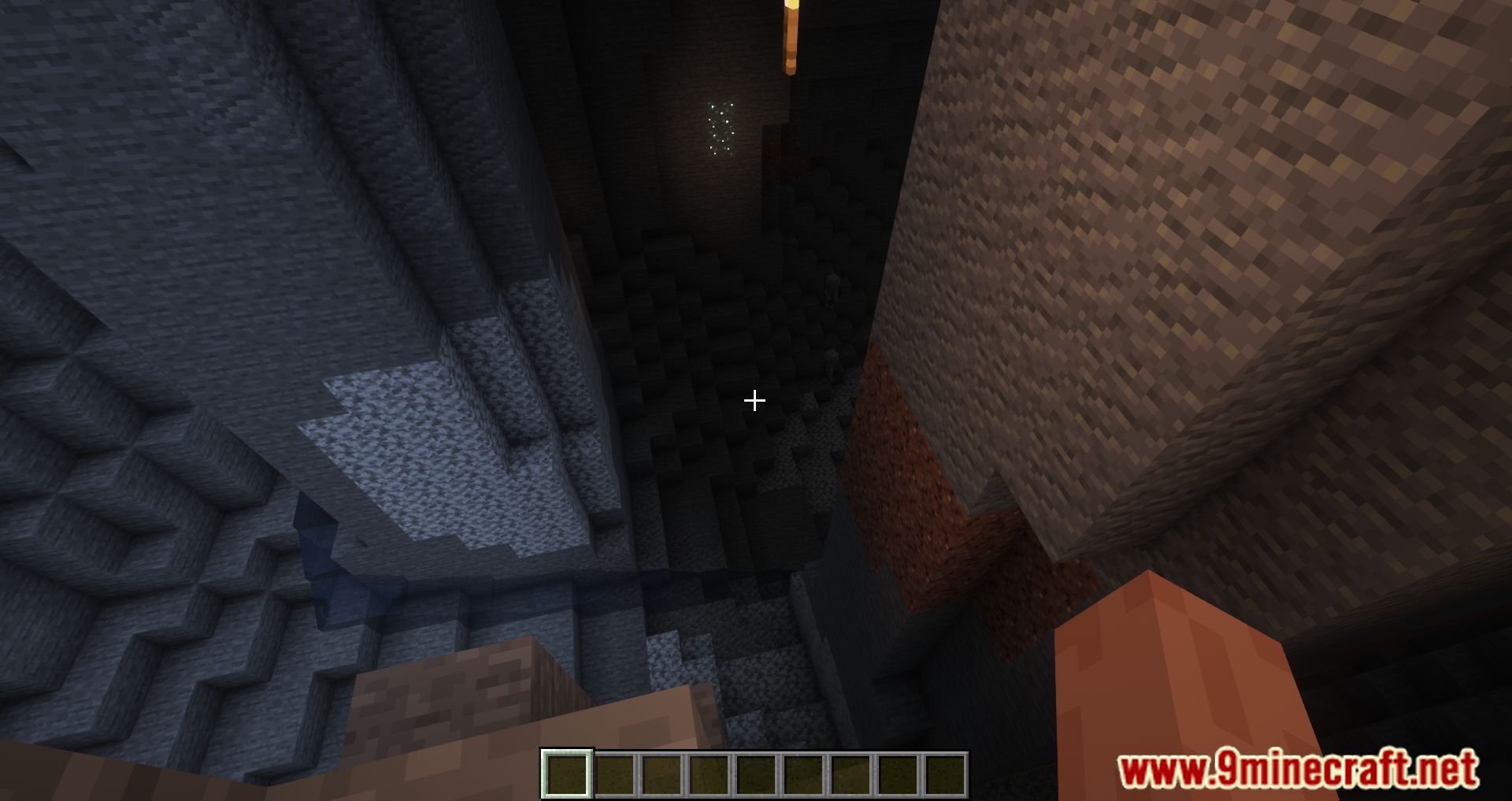Image resolution: width=1512 pixels, height=801 pixels.
Task: Click the crosshair at screen center
Action: tap(754, 401)
